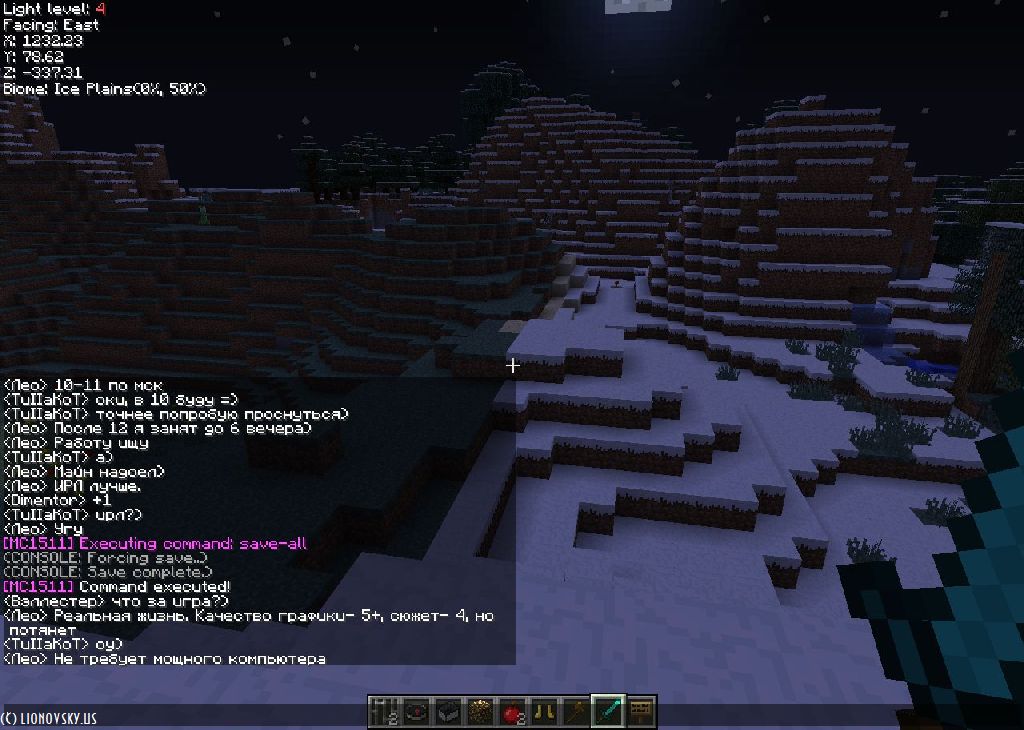Pick the red apple hotbar slot

point(512,711)
